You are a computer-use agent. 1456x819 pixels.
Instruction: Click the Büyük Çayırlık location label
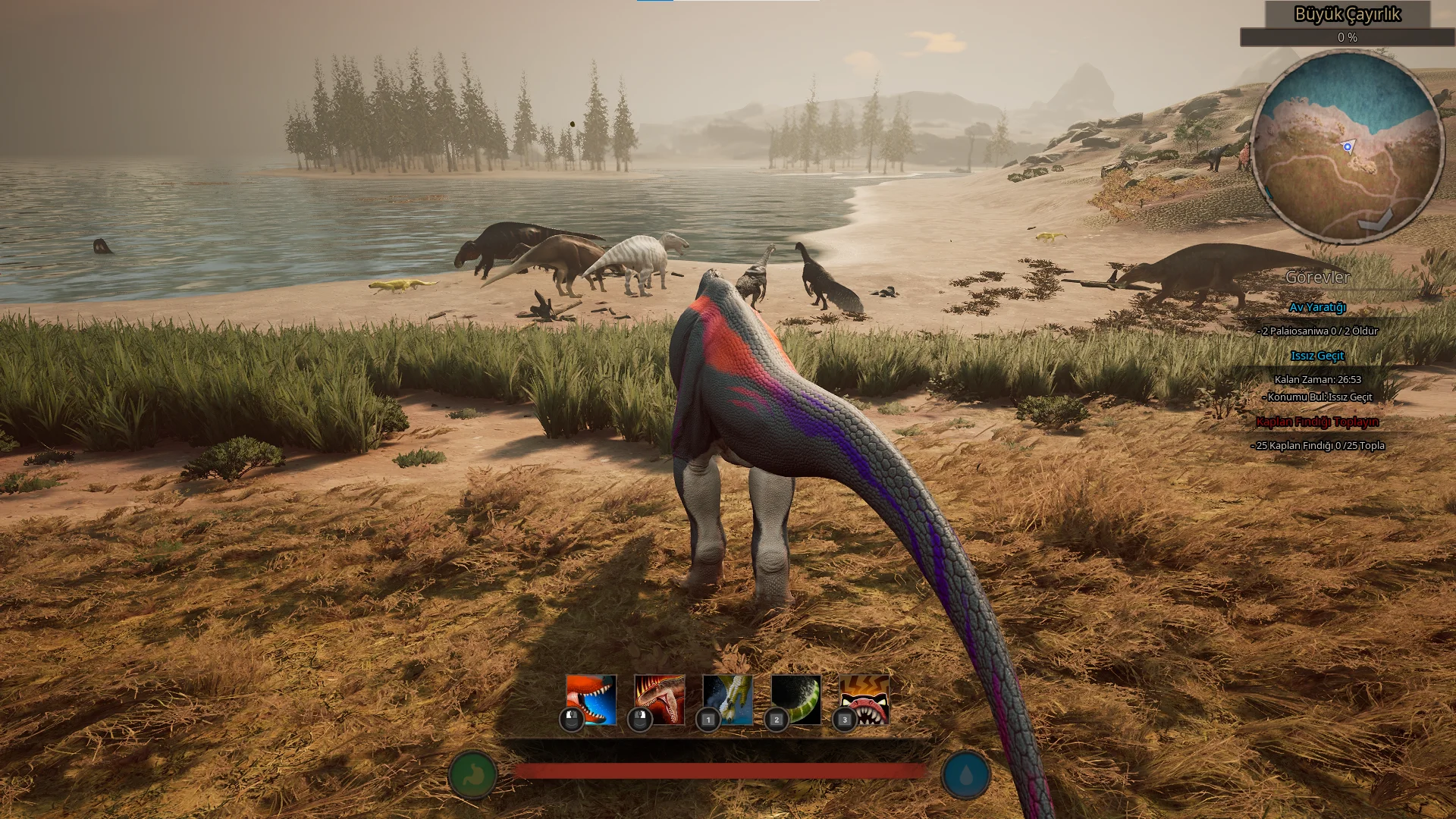(x=1347, y=14)
